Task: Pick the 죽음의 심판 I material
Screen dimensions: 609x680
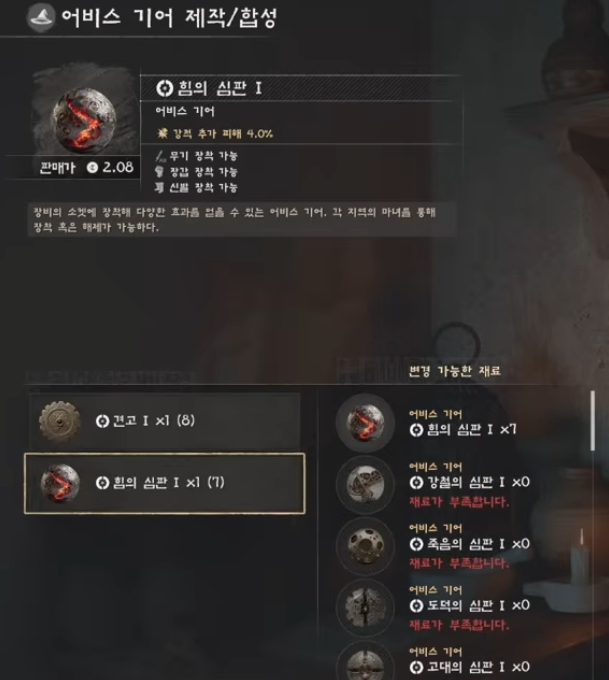Action: (460, 544)
